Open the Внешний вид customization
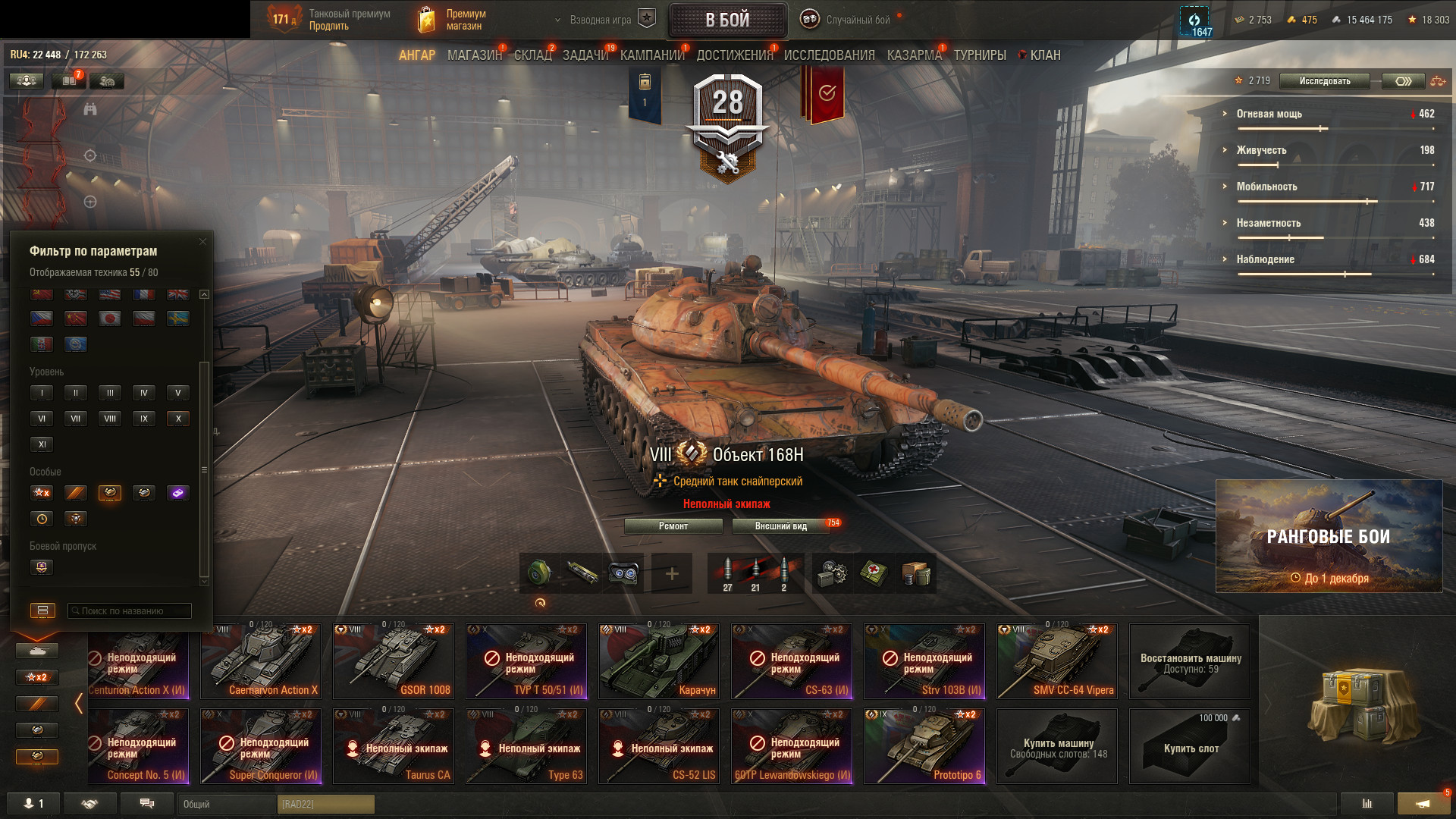1456x819 pixels. pyautogui.click(x=781, y=526)
